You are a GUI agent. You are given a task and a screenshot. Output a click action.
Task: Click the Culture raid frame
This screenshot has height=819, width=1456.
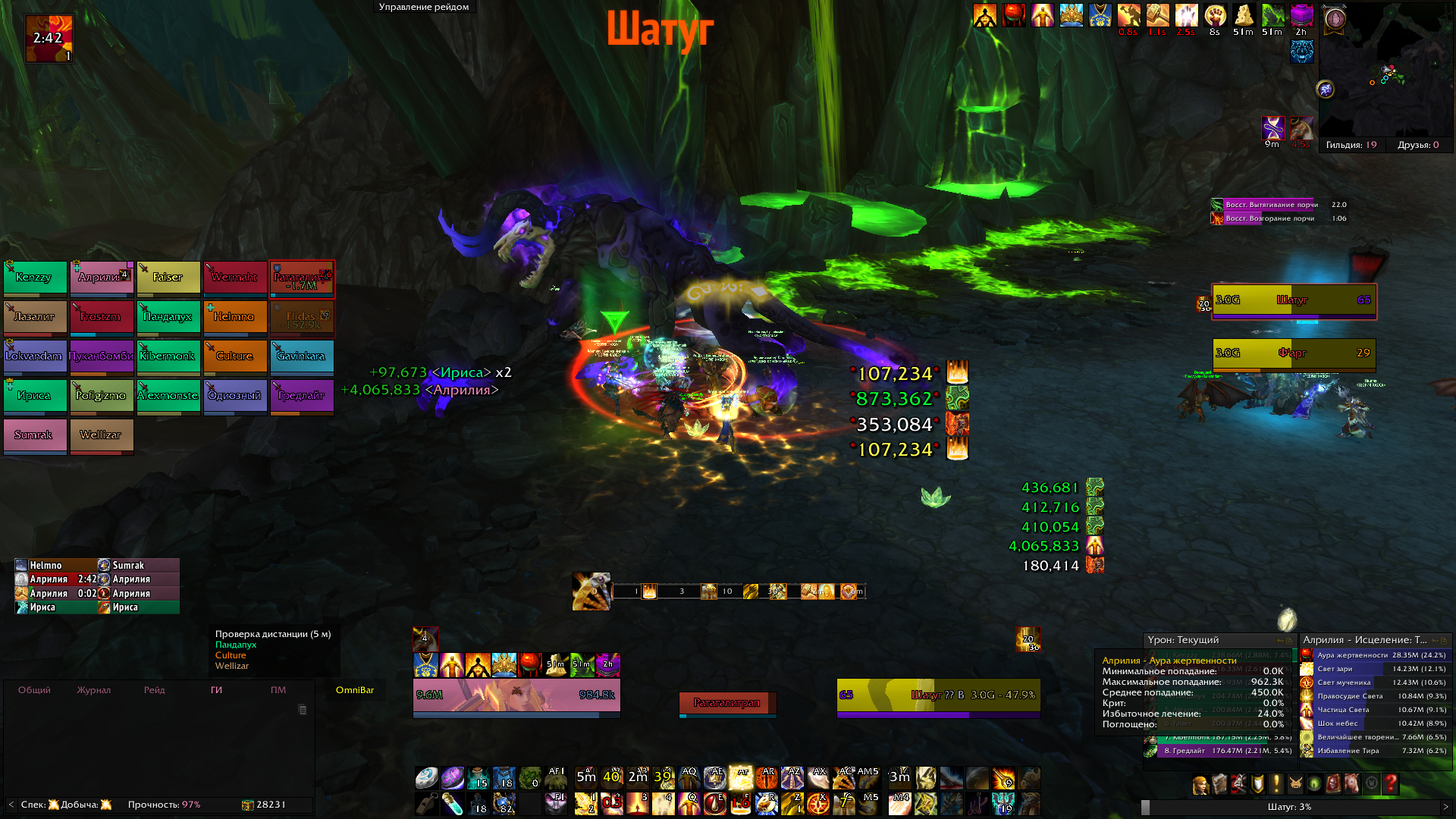click(234, 356)
